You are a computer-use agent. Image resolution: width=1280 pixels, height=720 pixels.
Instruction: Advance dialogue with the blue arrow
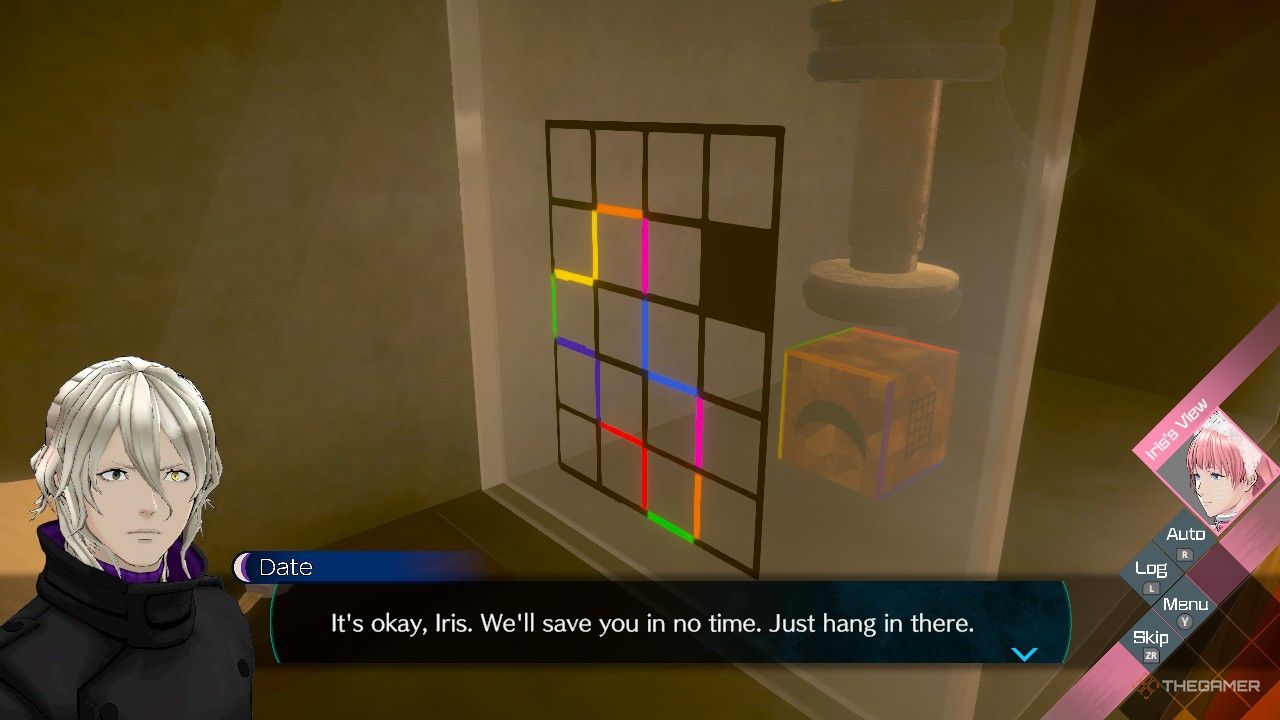[x=1024, y=654]
